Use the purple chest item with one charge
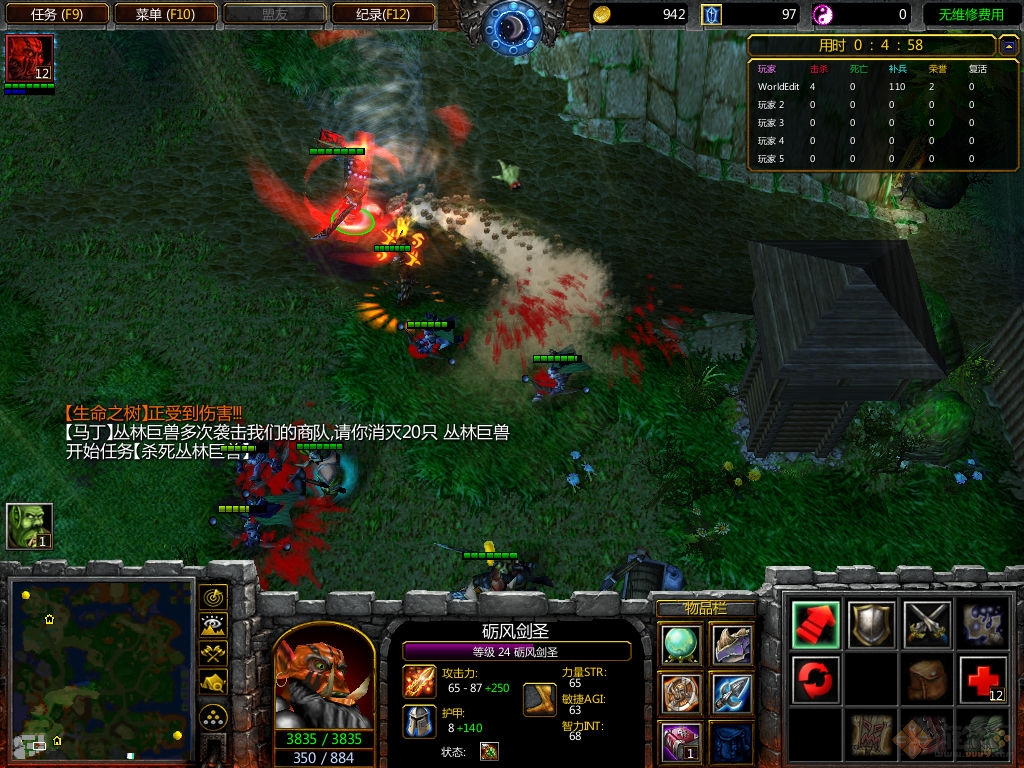 680,742
